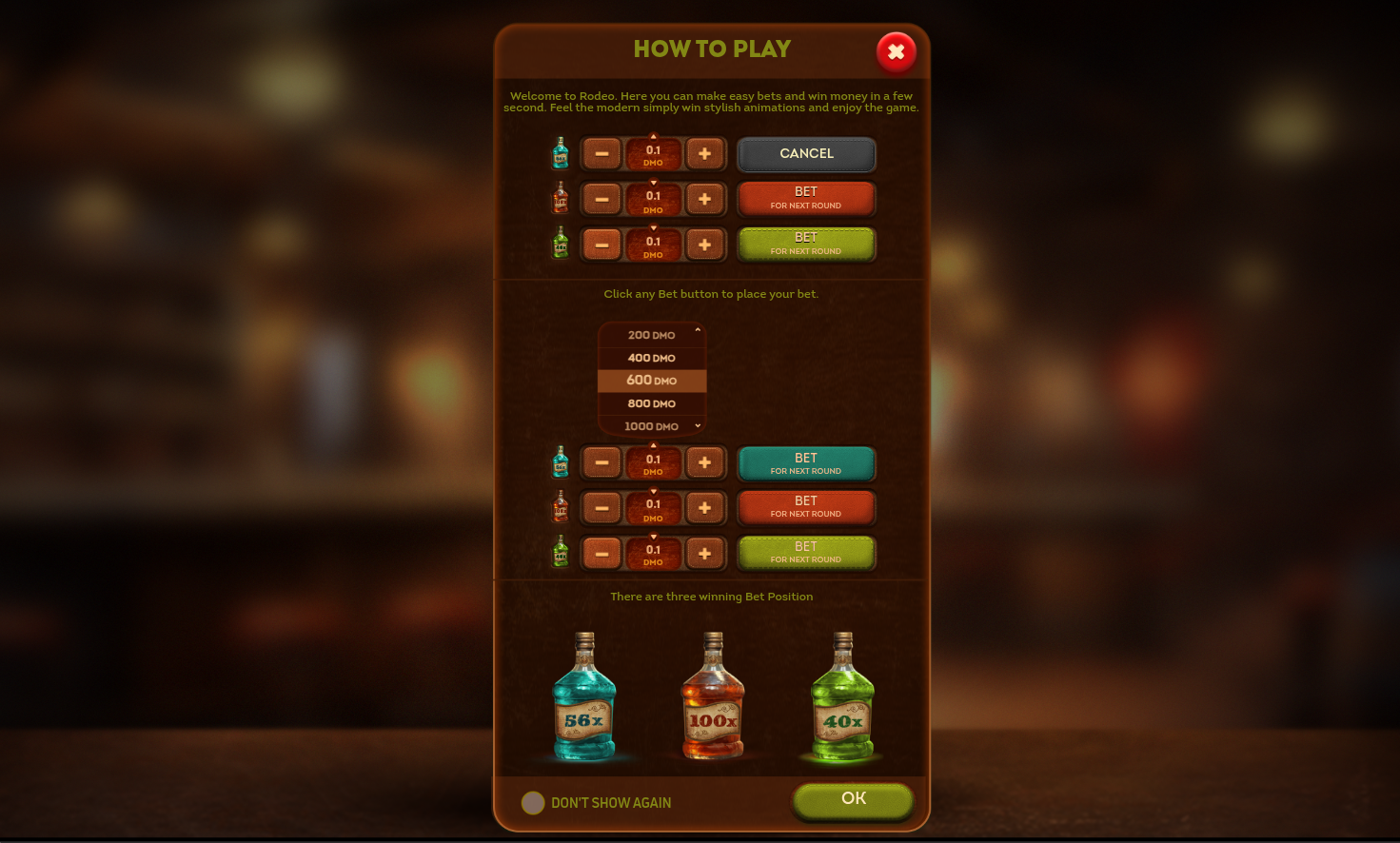The width and height of the screenshot is (1400, 843).
Task: Click the red BET FOR NEXT ROUND button
Action: pyautogui.click(x=806, y=198)
